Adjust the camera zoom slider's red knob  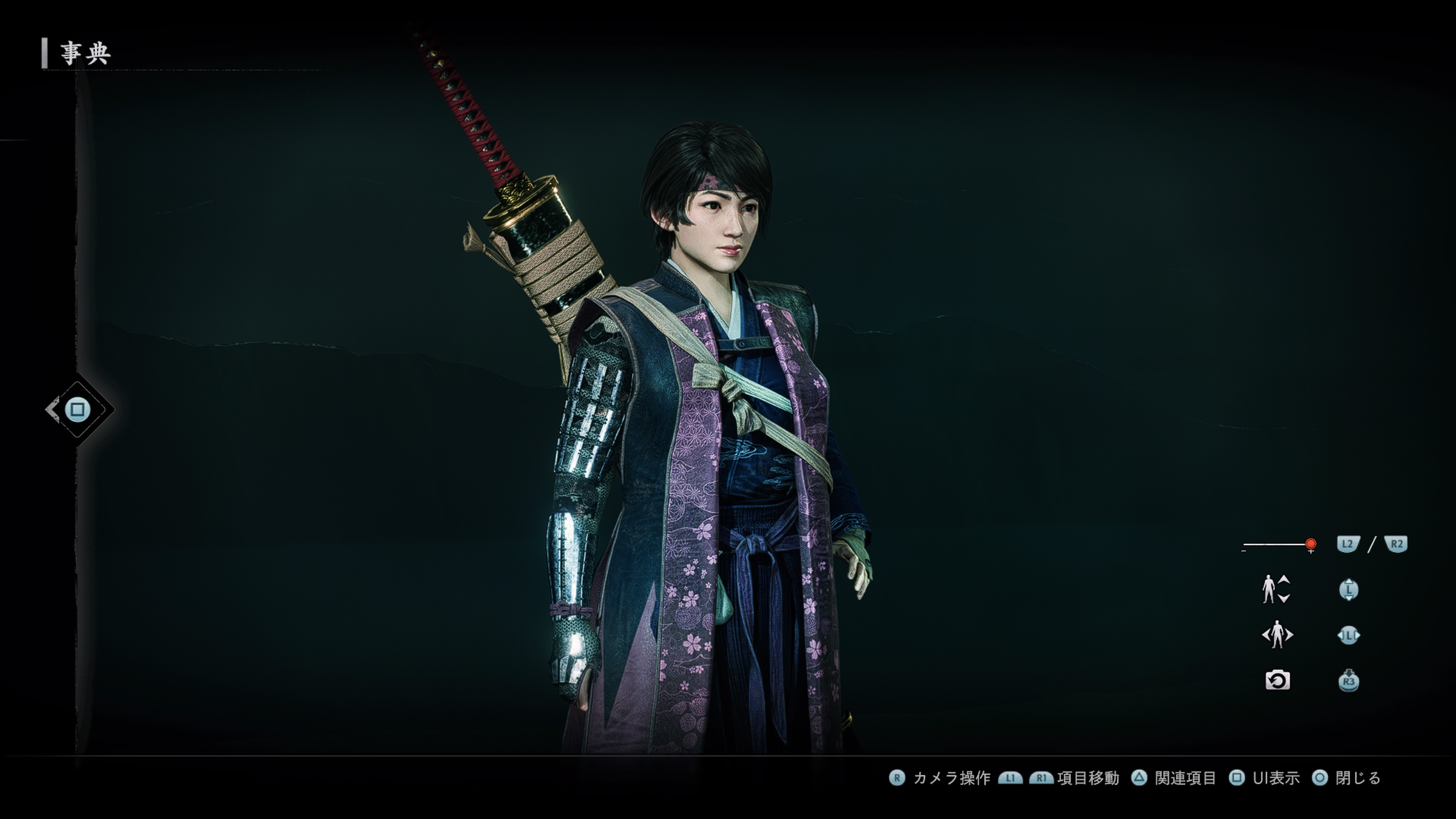(1311, 544)
